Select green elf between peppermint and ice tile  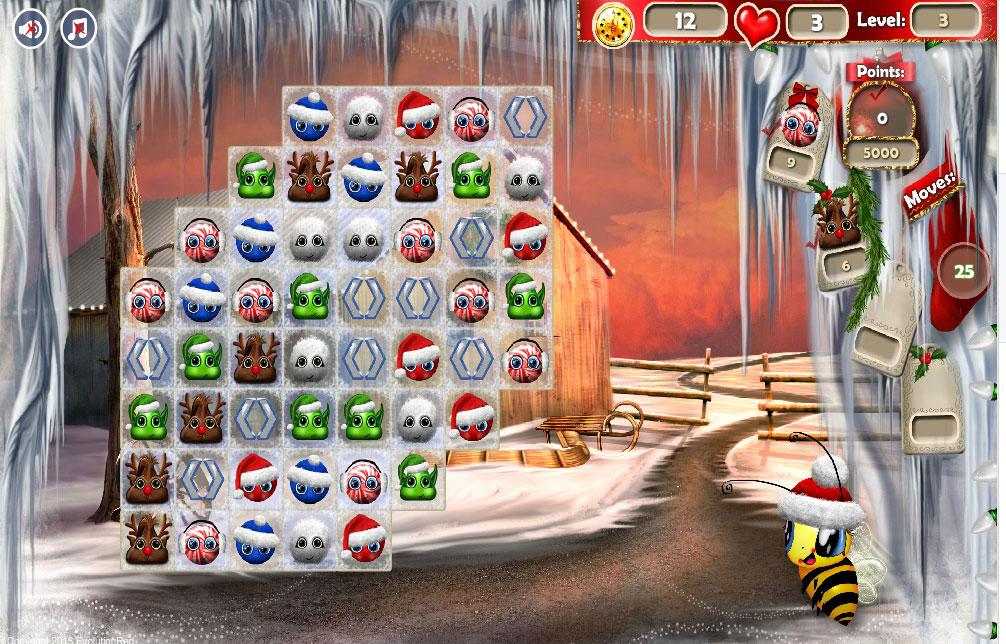pos(309,297)
